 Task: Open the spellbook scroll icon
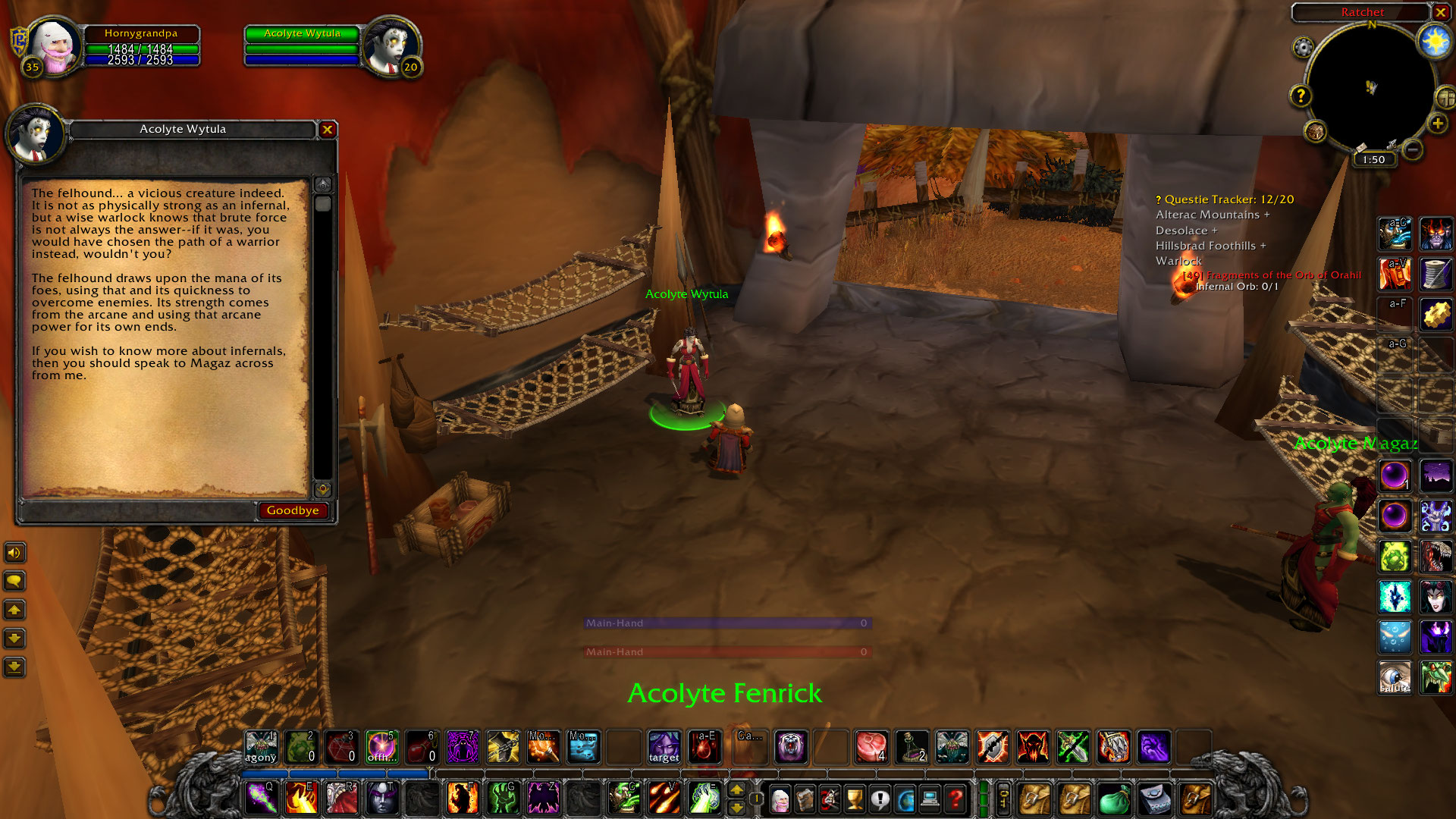pos(805,800)
